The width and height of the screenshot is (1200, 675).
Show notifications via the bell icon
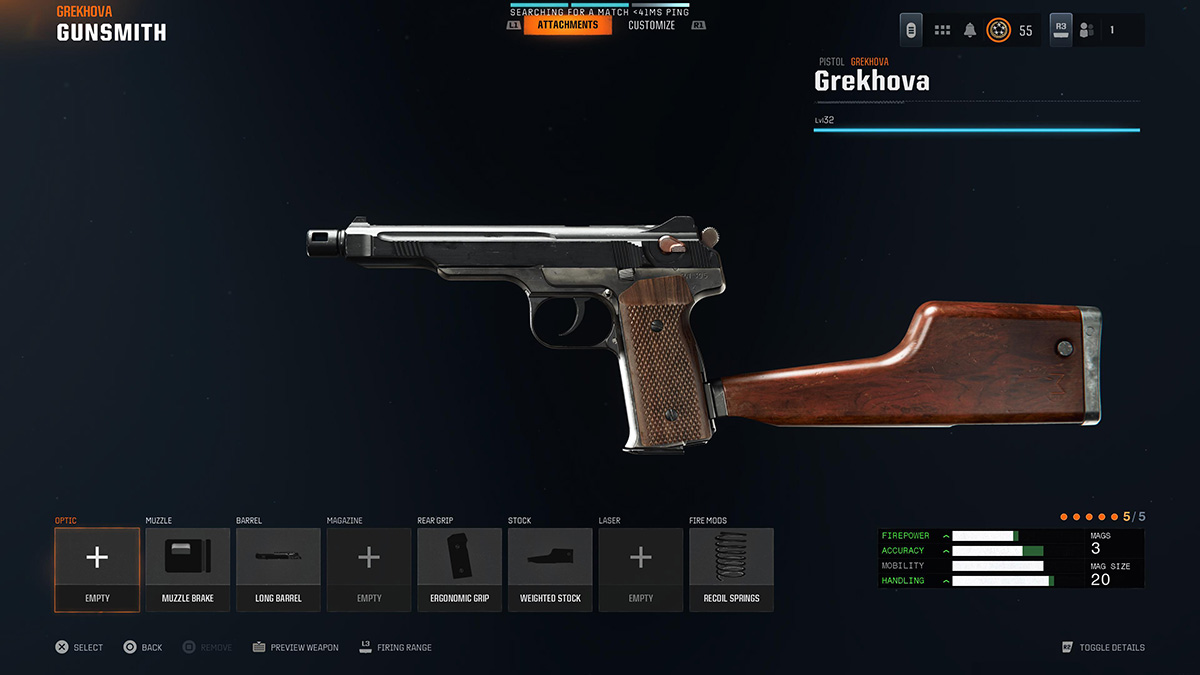click(969, 30)
